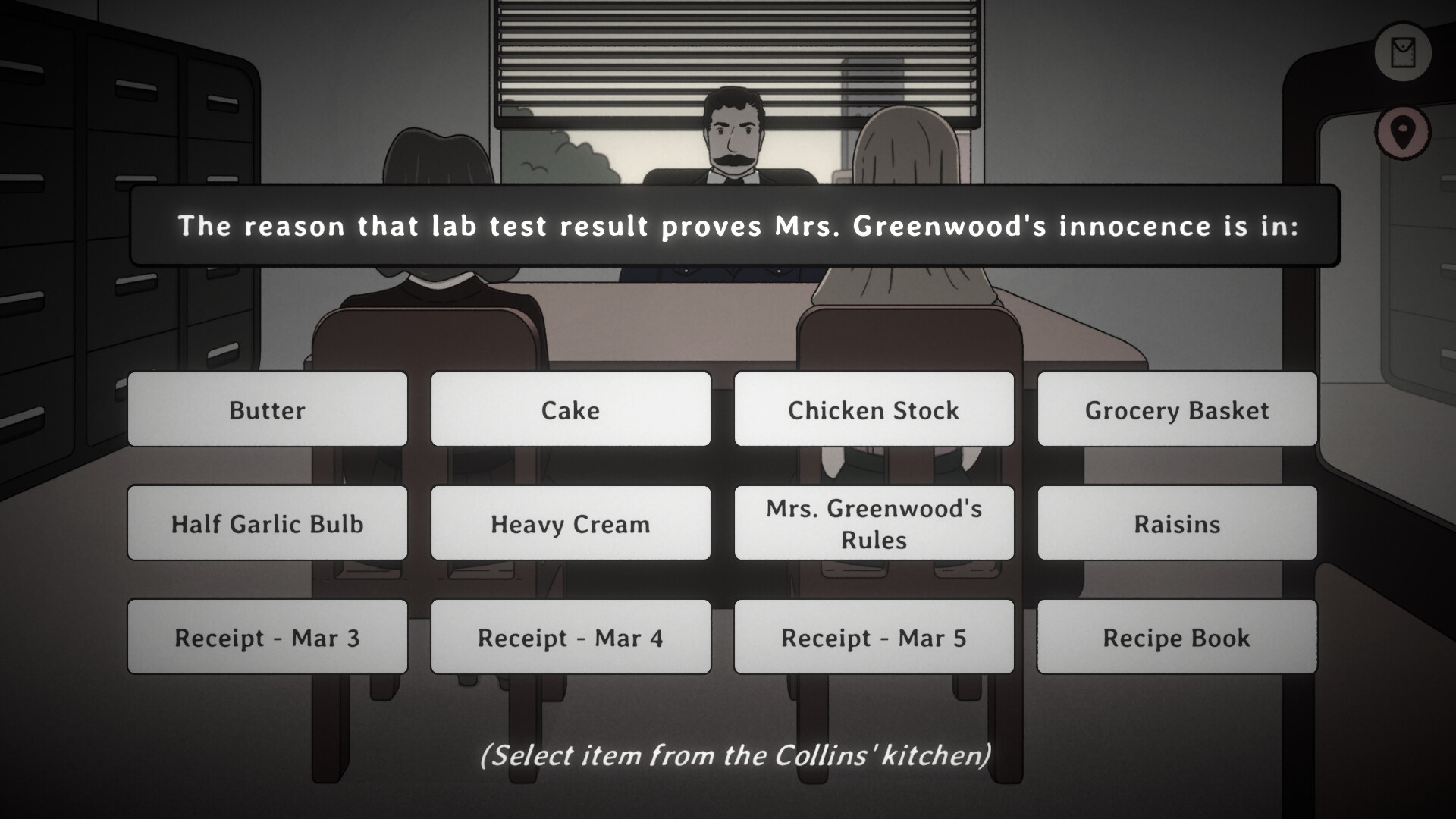Select the Receipt - Mar 4

tap(570, 638)
